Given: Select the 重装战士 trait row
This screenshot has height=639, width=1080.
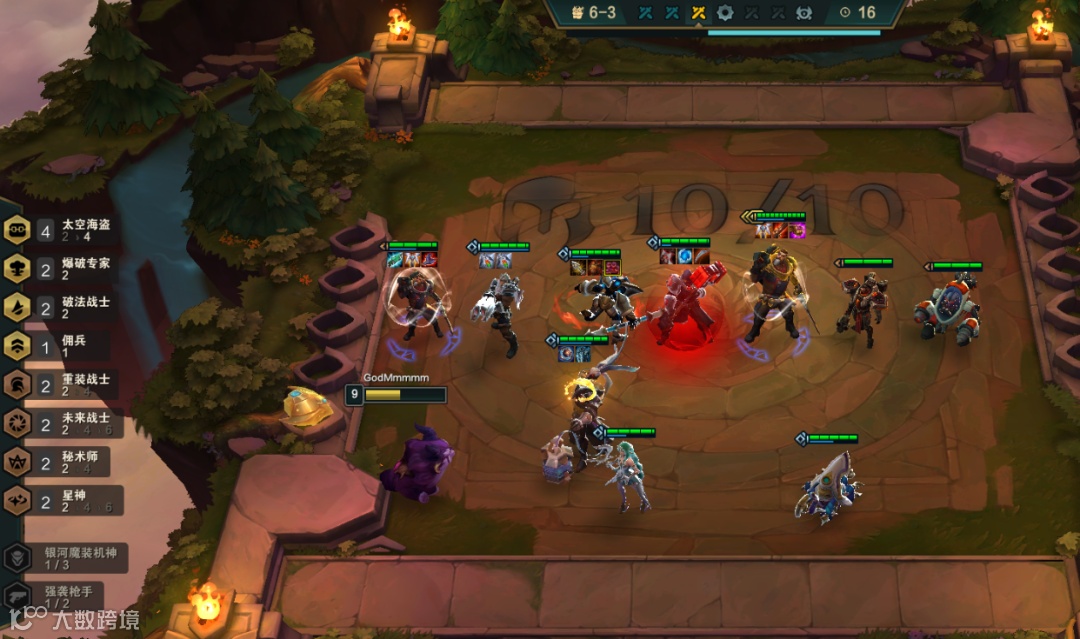Looking at the screenshot, I should 62,384.
